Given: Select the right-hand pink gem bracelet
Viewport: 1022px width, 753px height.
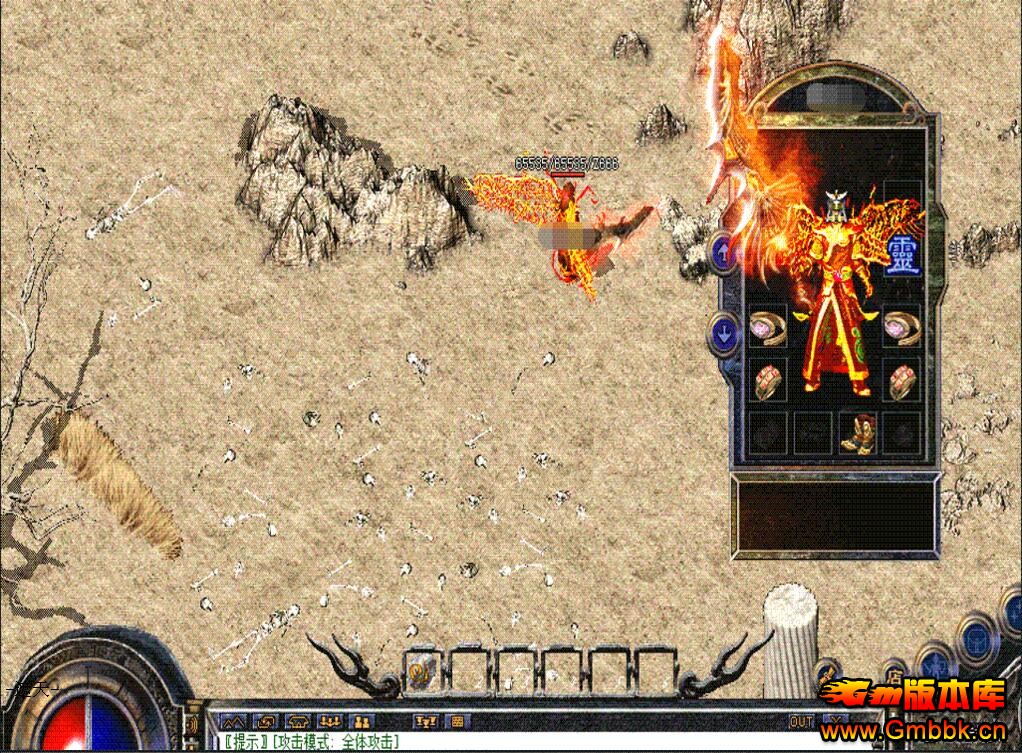Looking at the screenshot, I should (901, 328).
